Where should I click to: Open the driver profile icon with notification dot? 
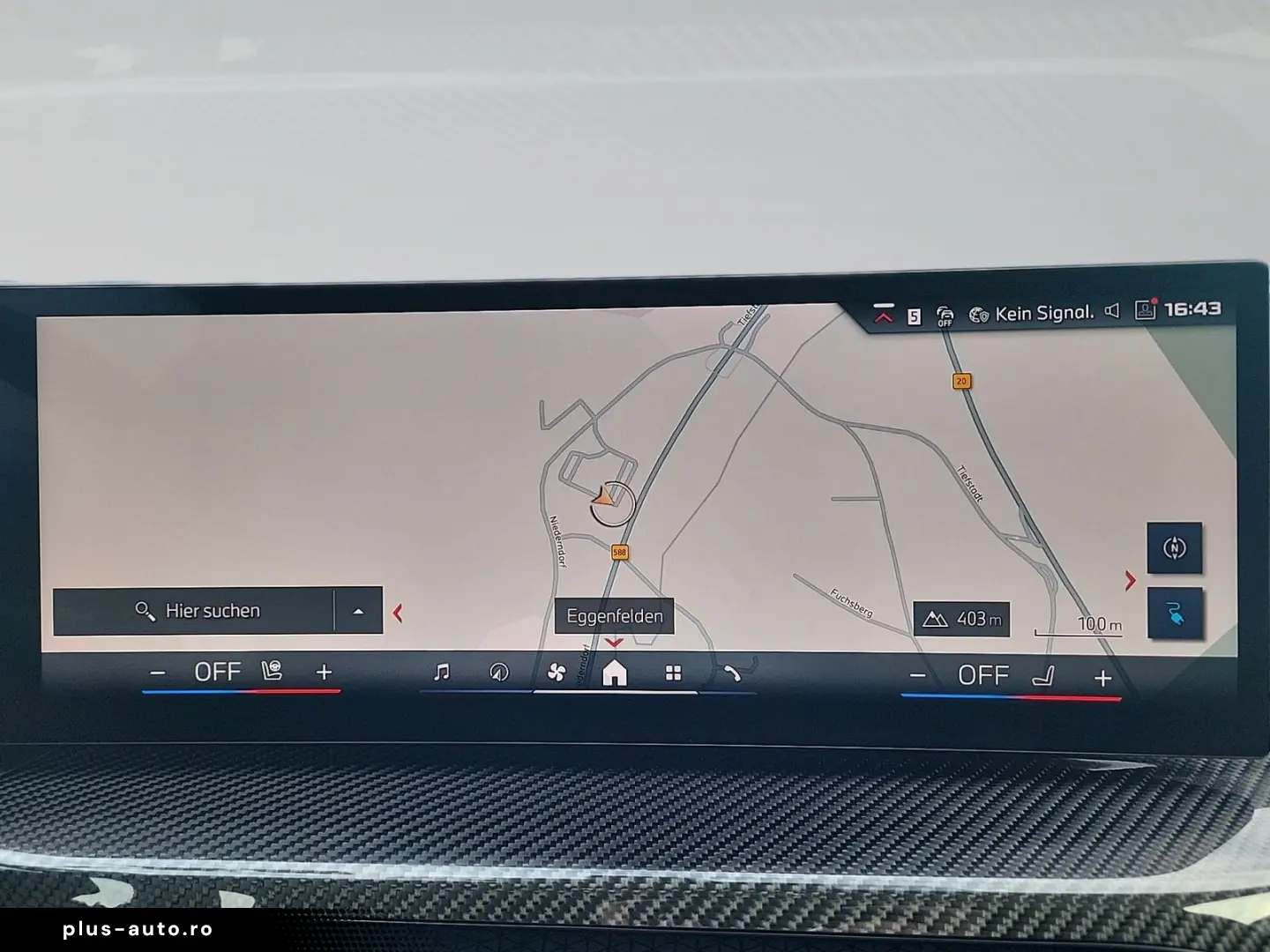(x=1144, y=311)
